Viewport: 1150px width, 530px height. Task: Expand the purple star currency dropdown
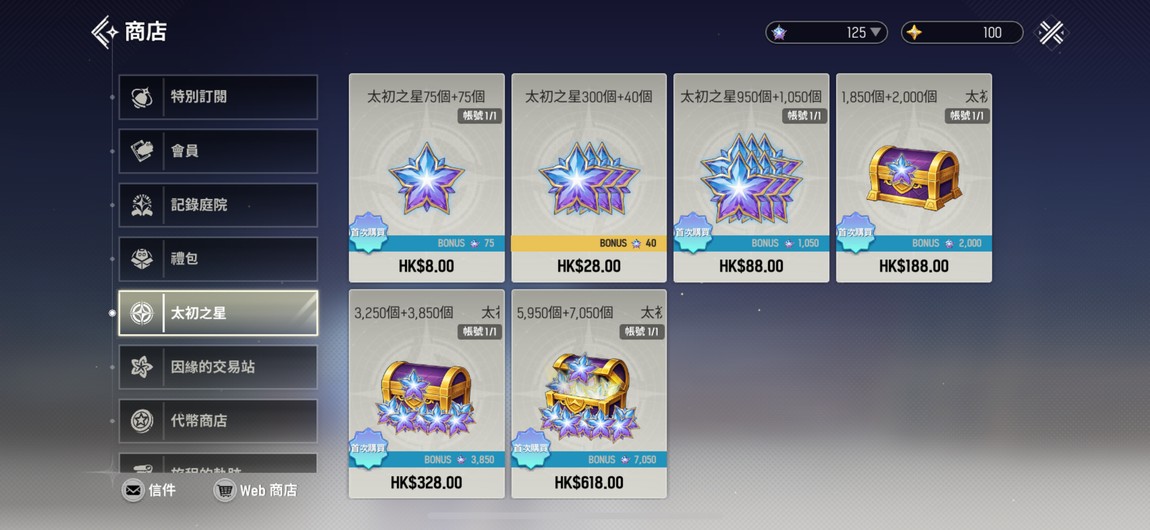pos(877,33)
